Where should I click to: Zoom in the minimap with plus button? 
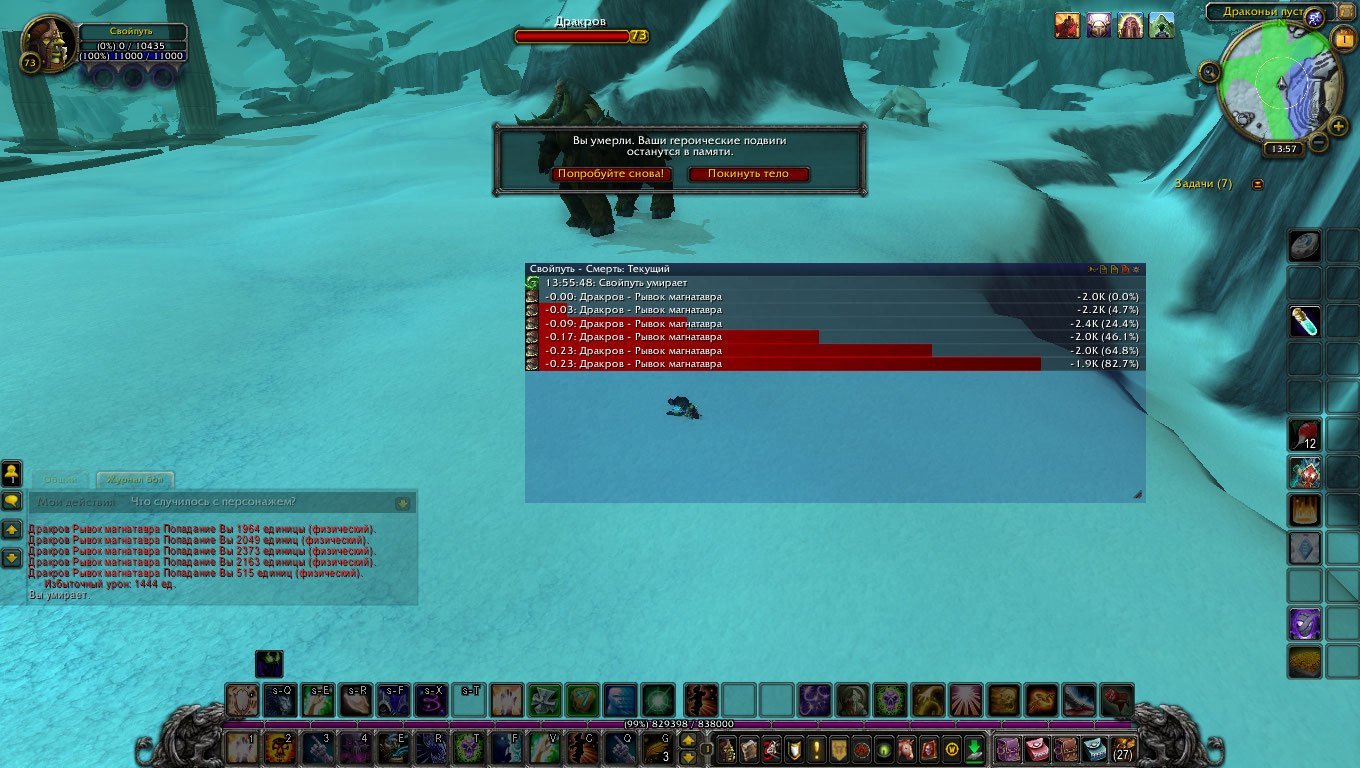(x=1339, y=126)
